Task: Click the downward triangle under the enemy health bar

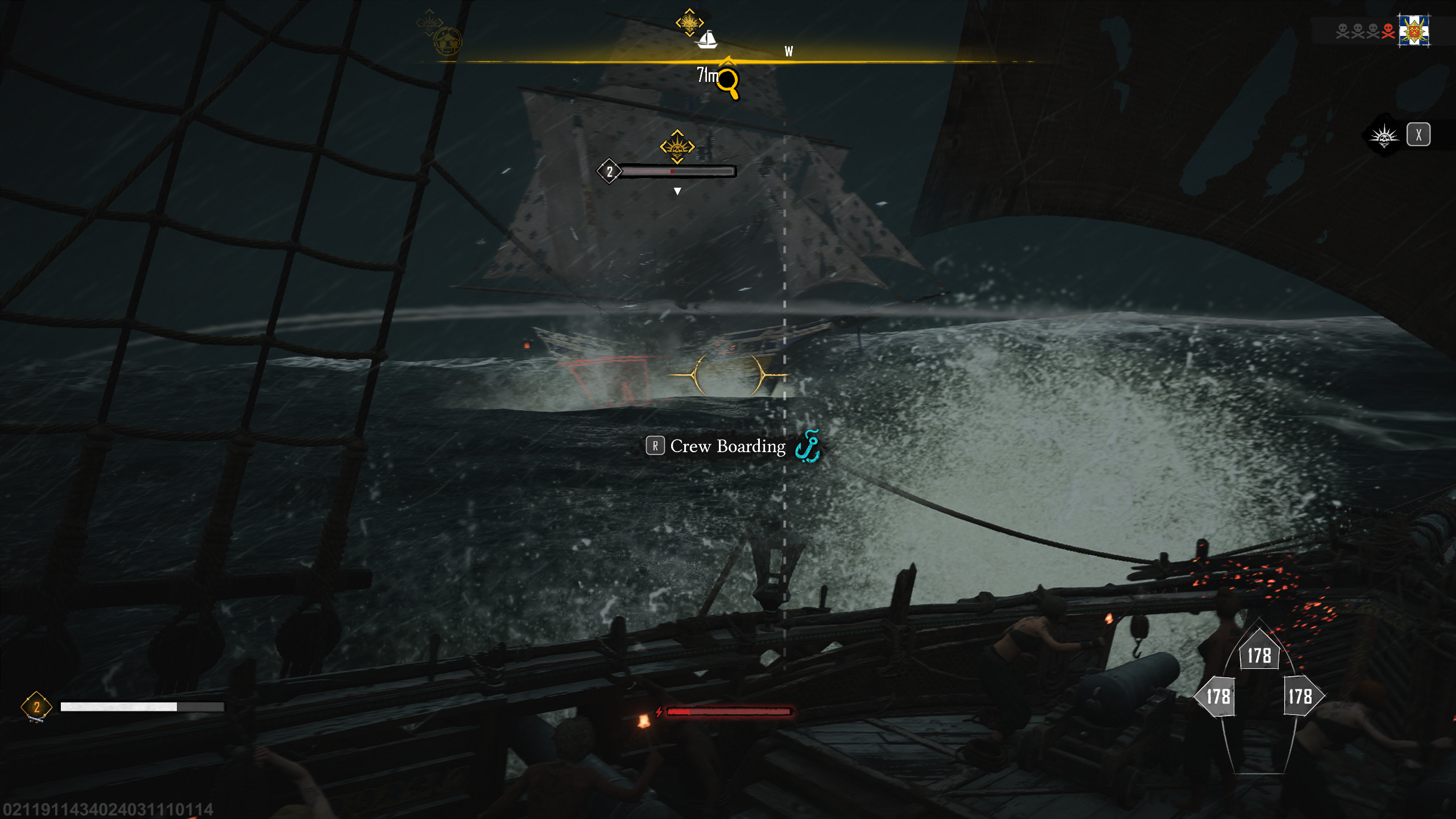Action: pyautogui.click(x=677, y=192)
